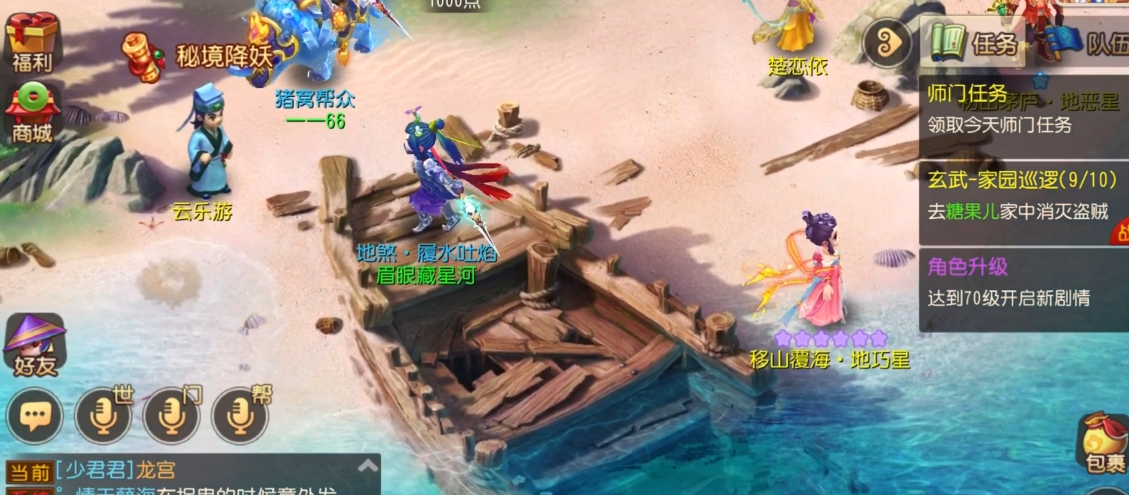Open the chat speech bubble button
The height and width of the screenshot is (495, 1129).
(34, 414)
